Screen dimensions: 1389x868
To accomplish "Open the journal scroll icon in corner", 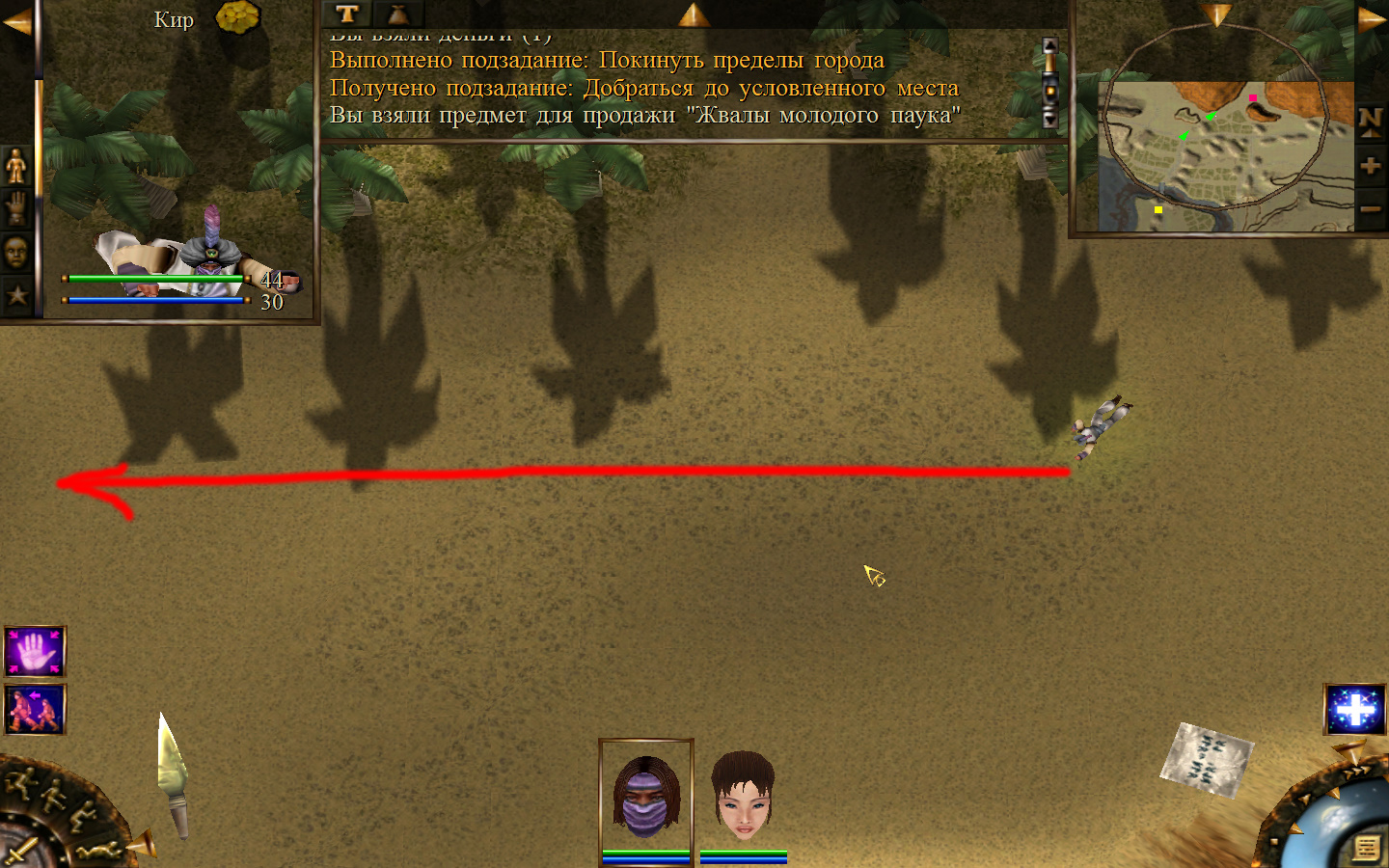I will (1366, 848).
